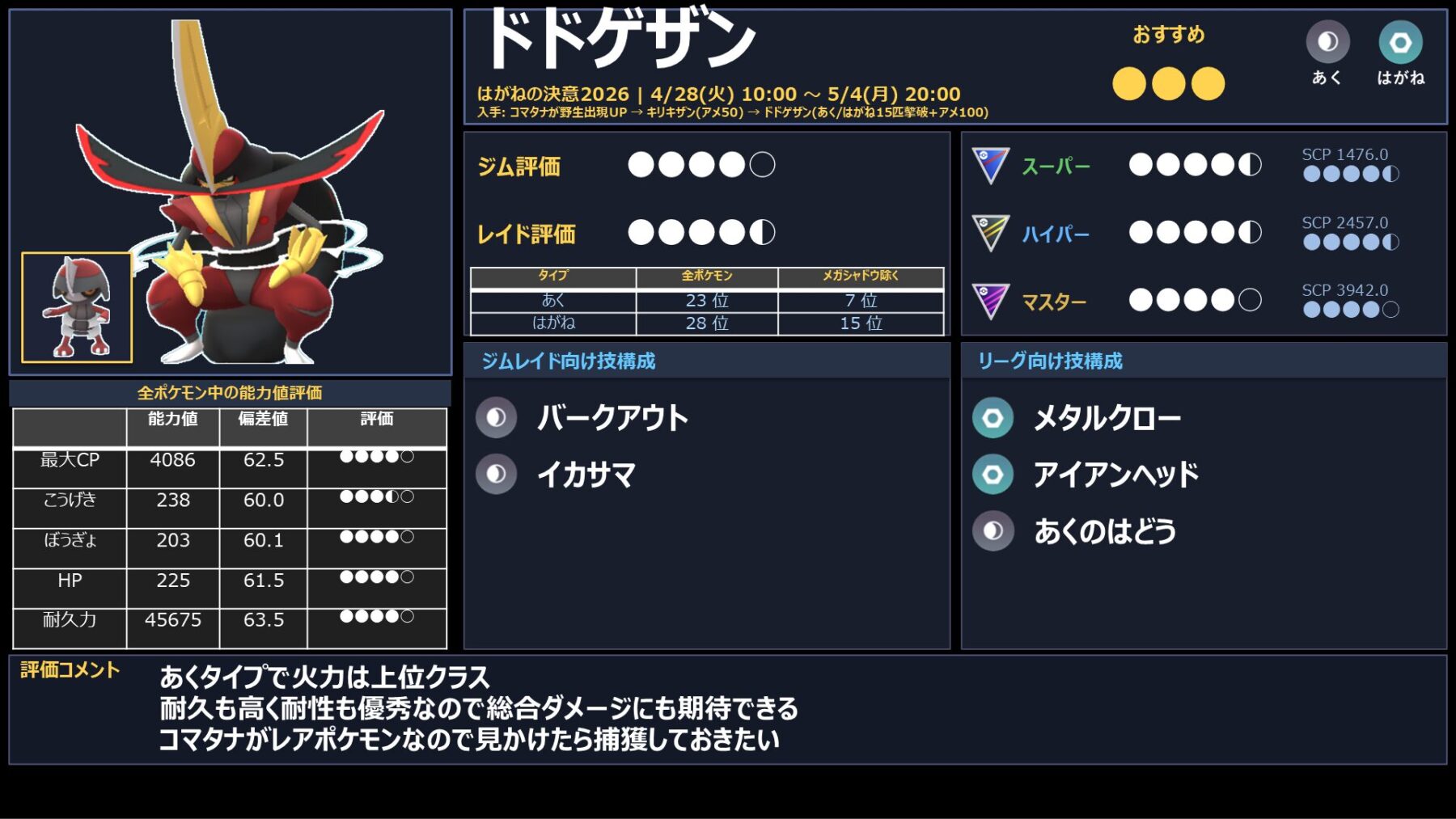Select the マスター league entry

(x=1053, y=302)
